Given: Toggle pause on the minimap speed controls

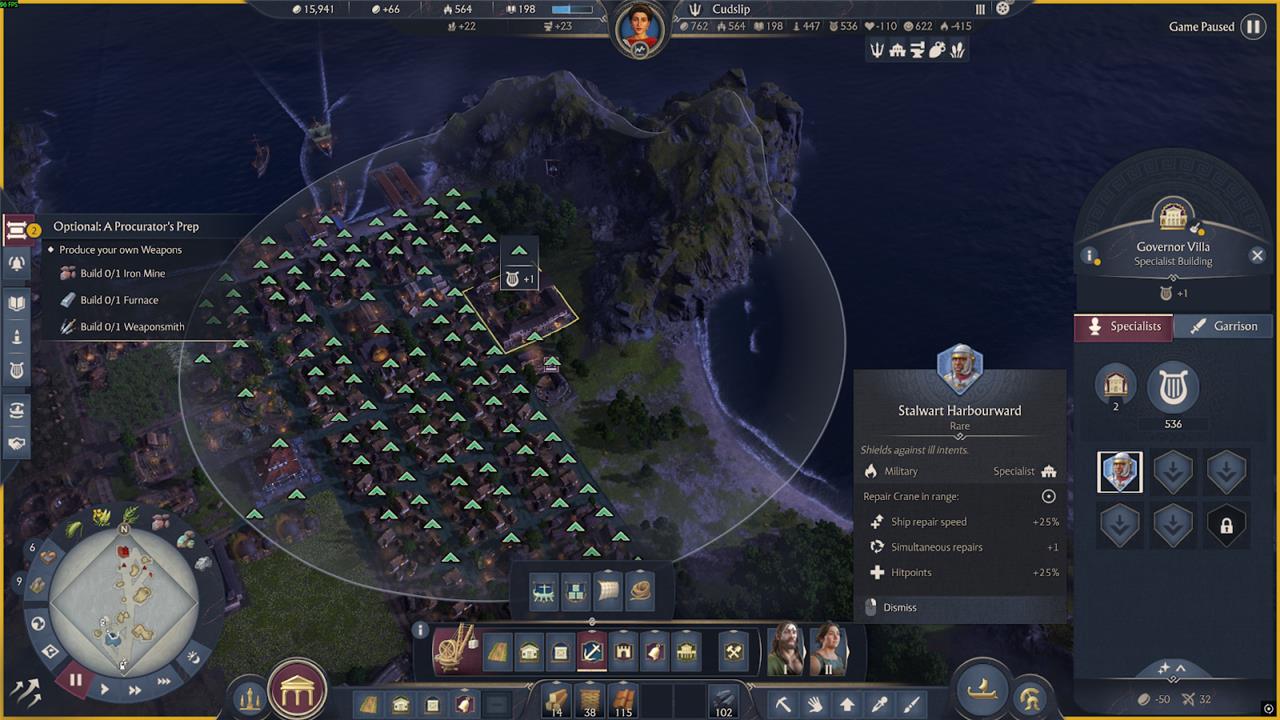Looking at the screenshot, I should pos(75,682).
